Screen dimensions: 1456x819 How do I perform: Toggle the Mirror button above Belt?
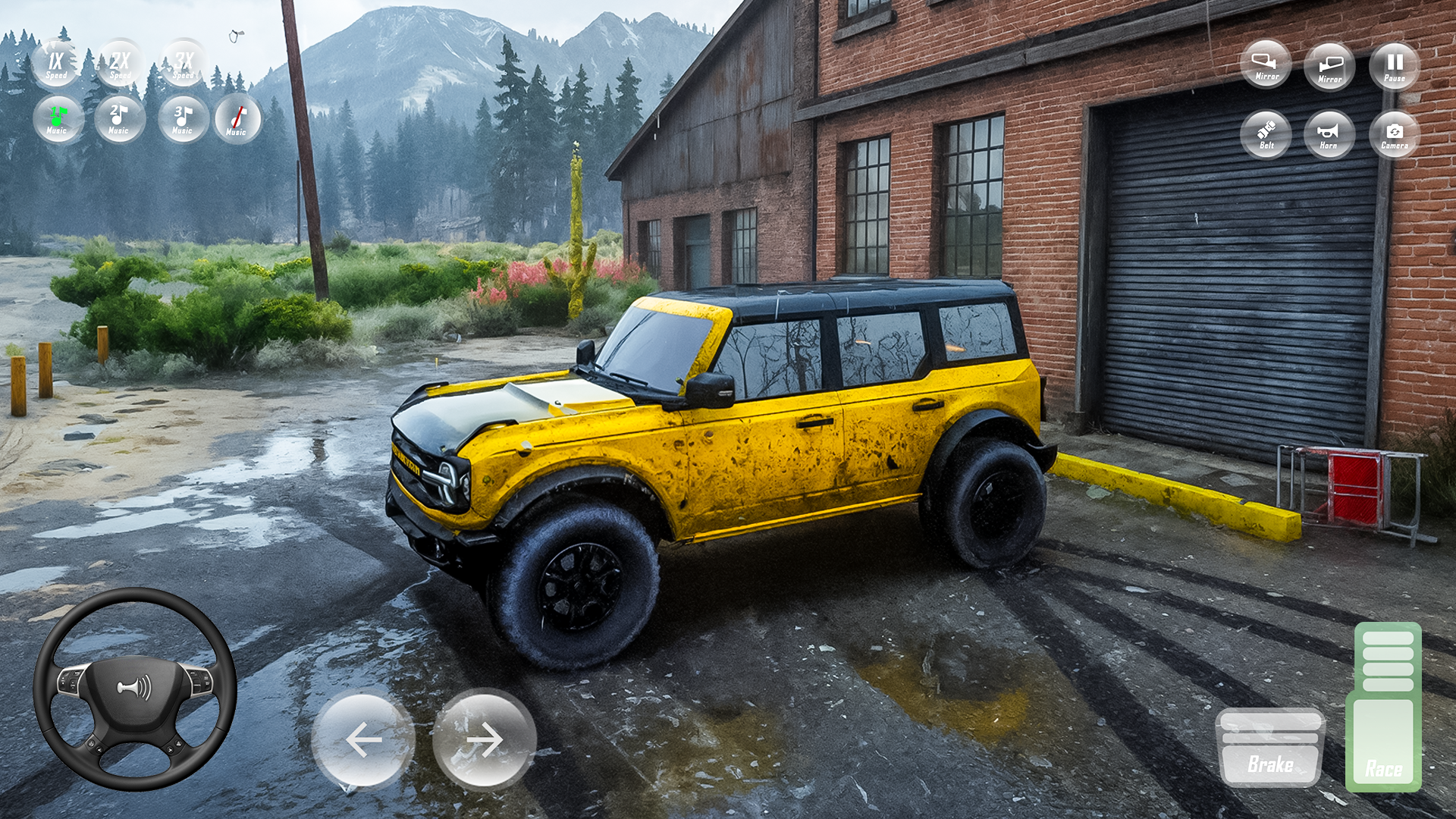tap(1266, 64)
